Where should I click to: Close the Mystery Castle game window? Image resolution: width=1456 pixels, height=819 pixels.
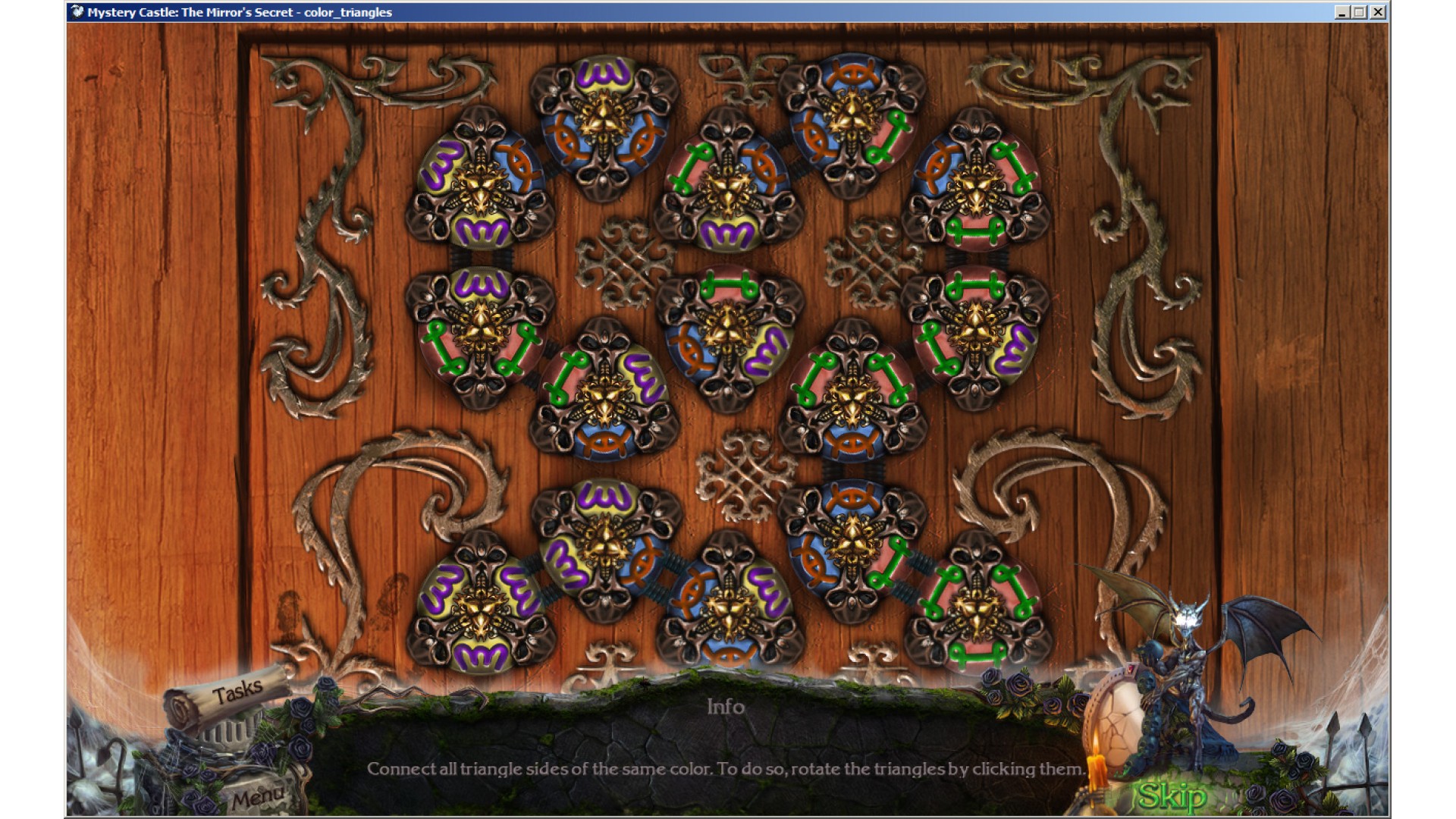(x=1378, y=12)
